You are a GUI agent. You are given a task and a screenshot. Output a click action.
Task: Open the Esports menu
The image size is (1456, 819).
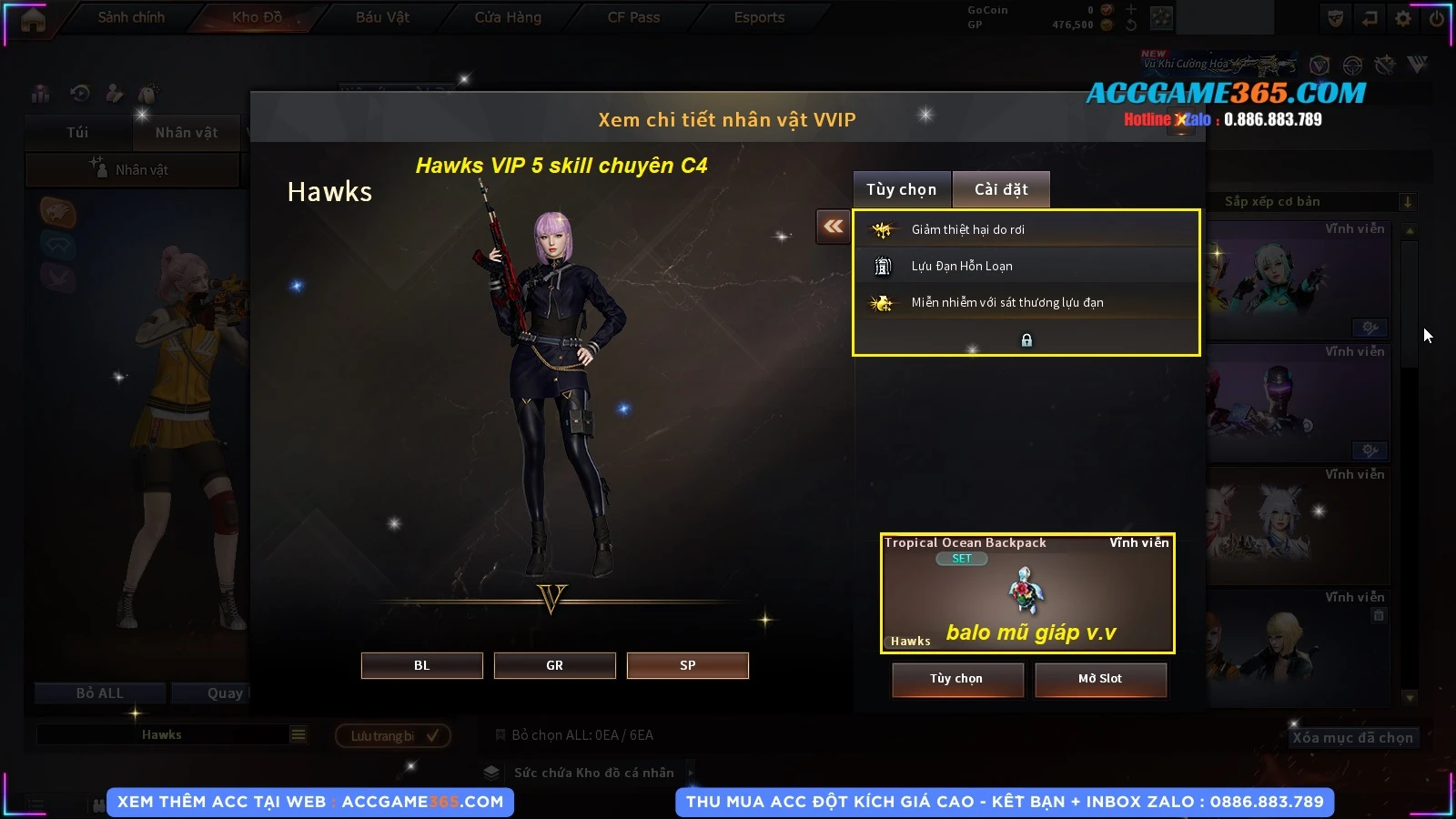759,17
